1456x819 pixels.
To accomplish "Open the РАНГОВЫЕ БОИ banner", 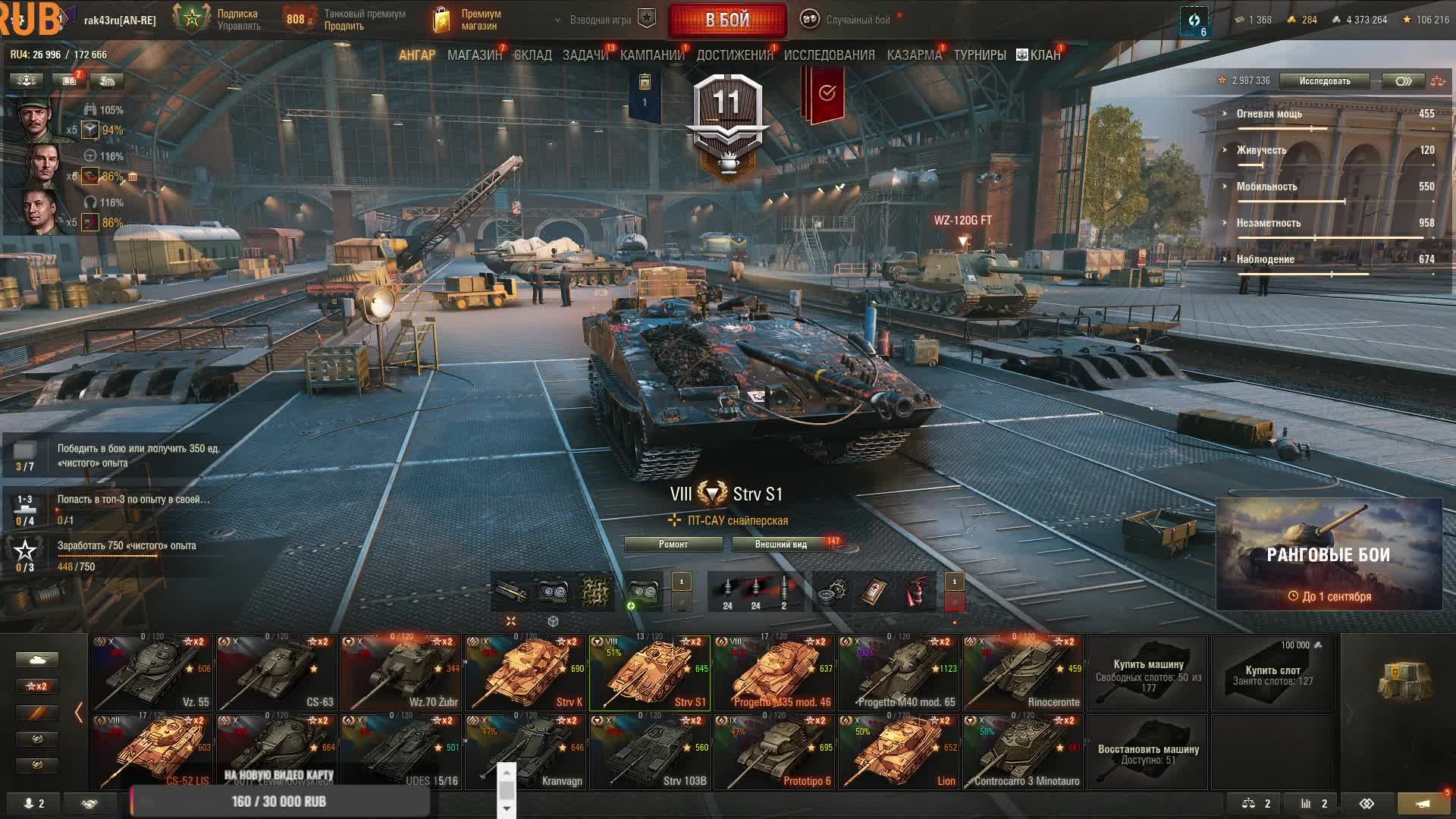I will click(1329, 554).
